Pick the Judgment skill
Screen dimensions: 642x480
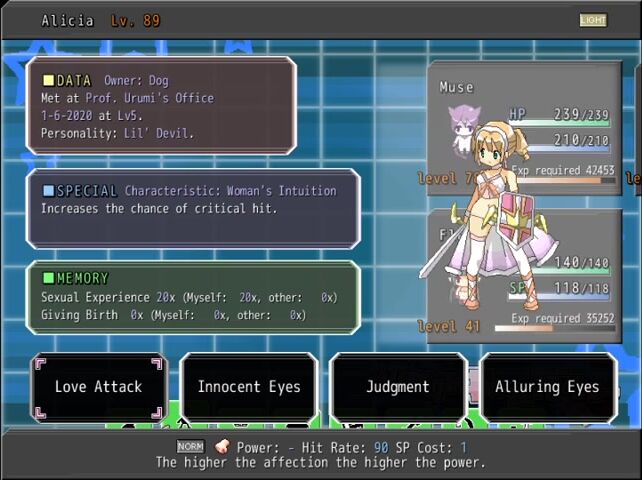(398, 387)
